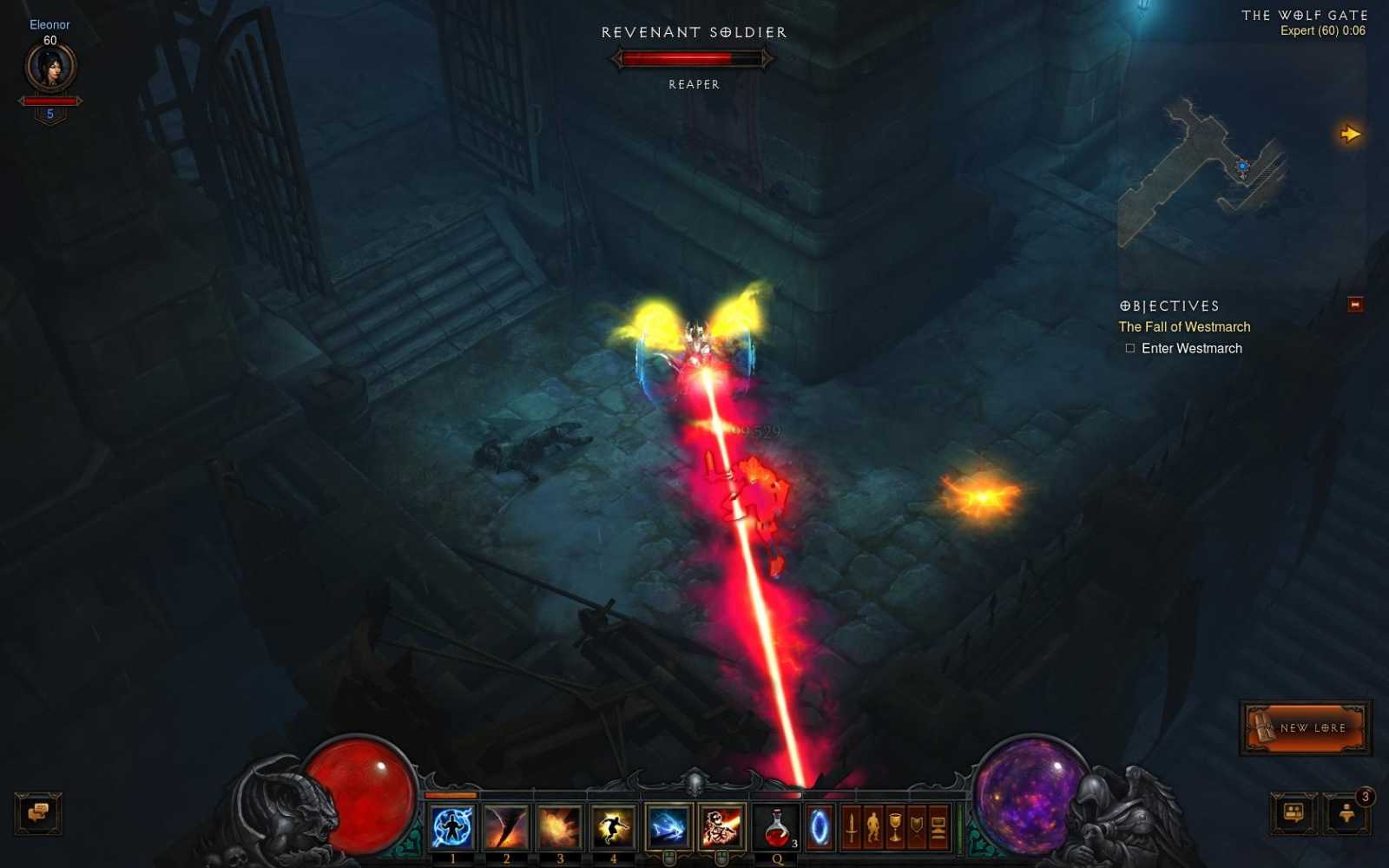This screenshot has width=1389, height=868.
Task: Select the skill in action bar slot 1
Action: [x=451, y=826]
